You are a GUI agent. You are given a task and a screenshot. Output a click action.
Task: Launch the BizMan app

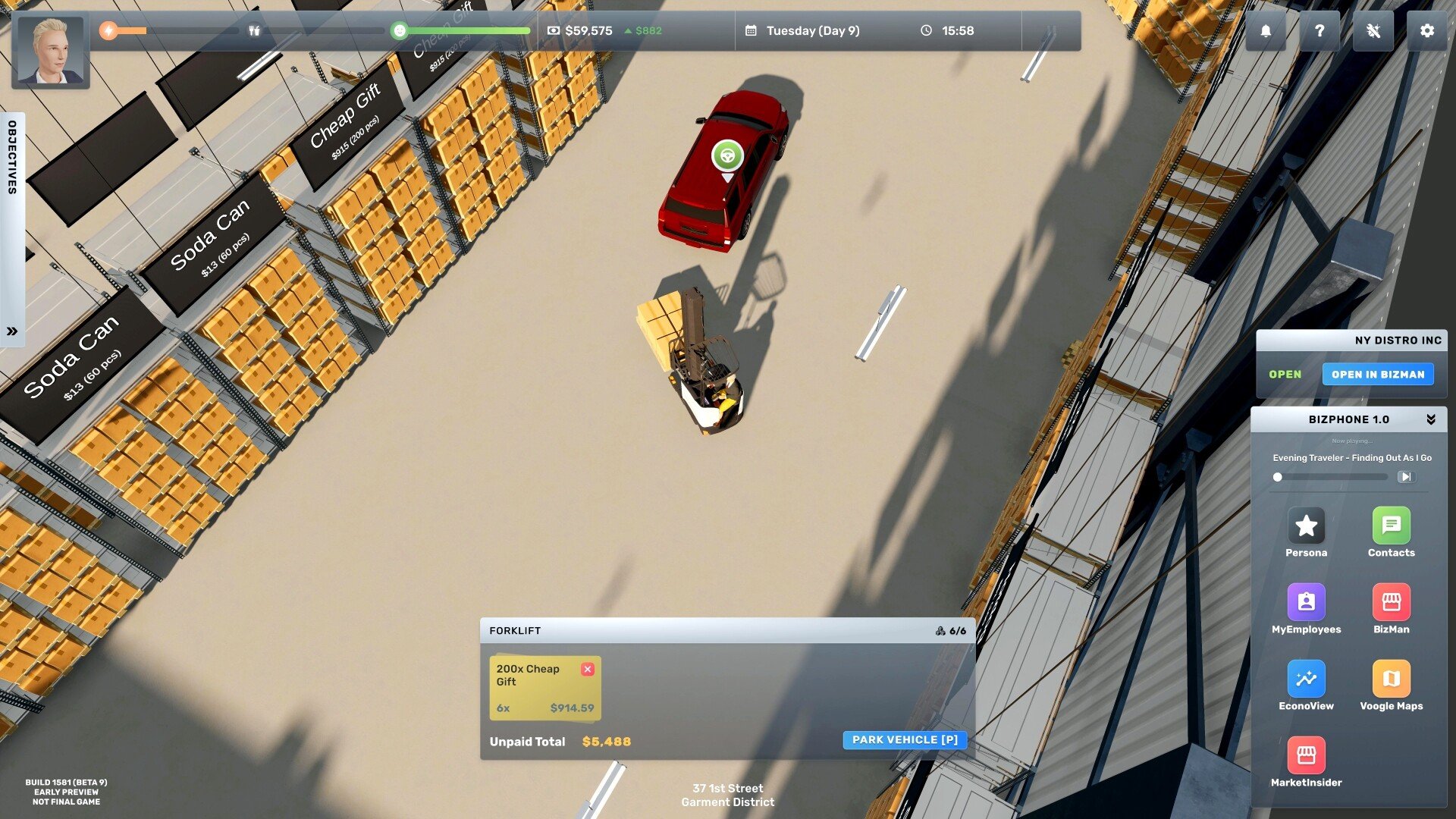[1391, 603]
